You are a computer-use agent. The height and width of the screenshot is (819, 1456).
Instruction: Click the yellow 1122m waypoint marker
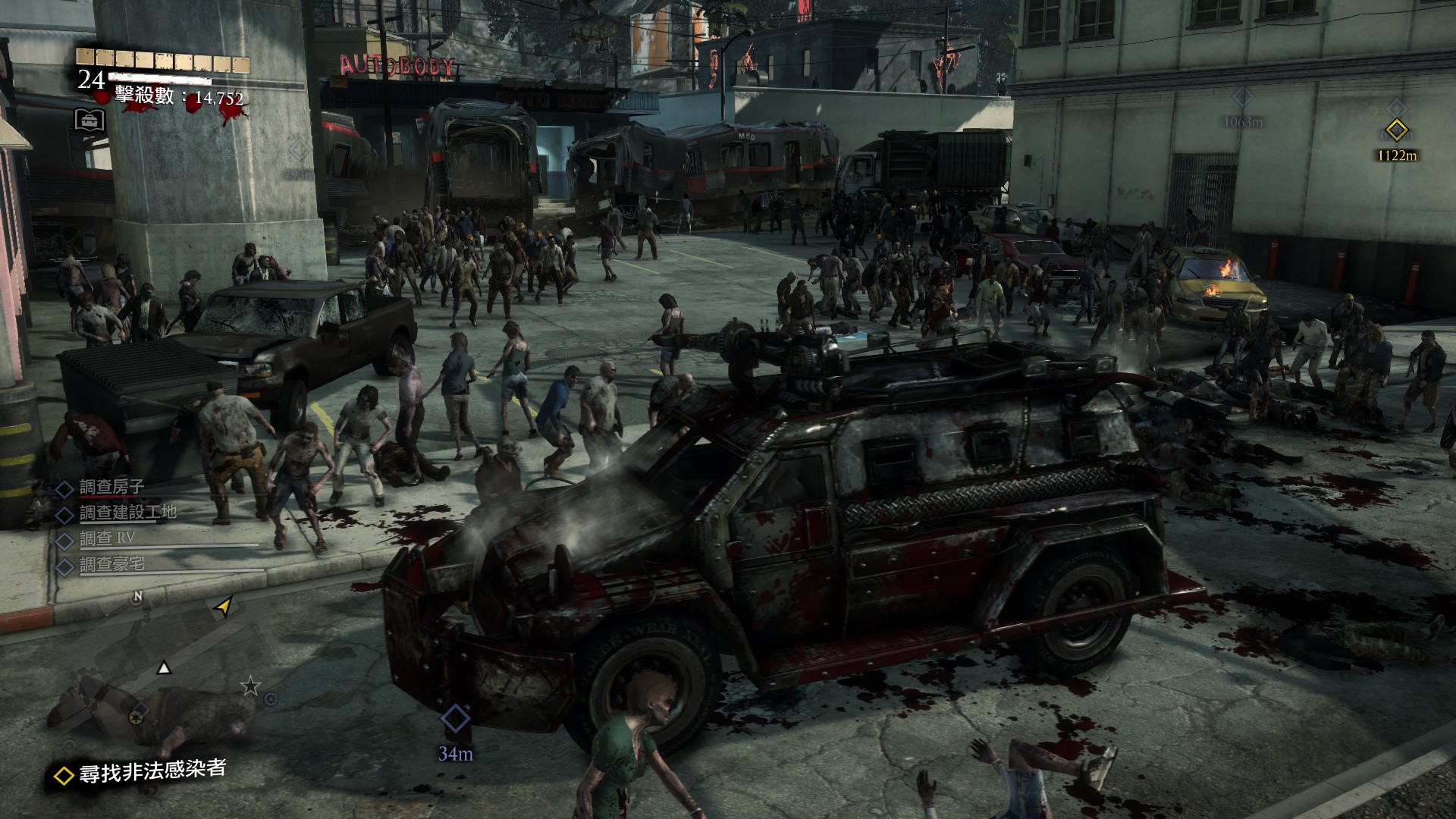(1396, 130)
